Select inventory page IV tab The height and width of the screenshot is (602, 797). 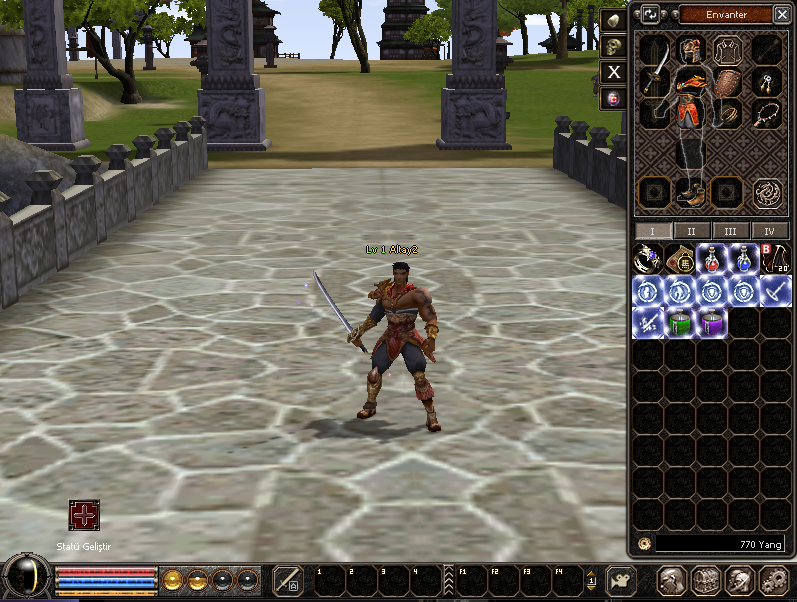[769, 231]
